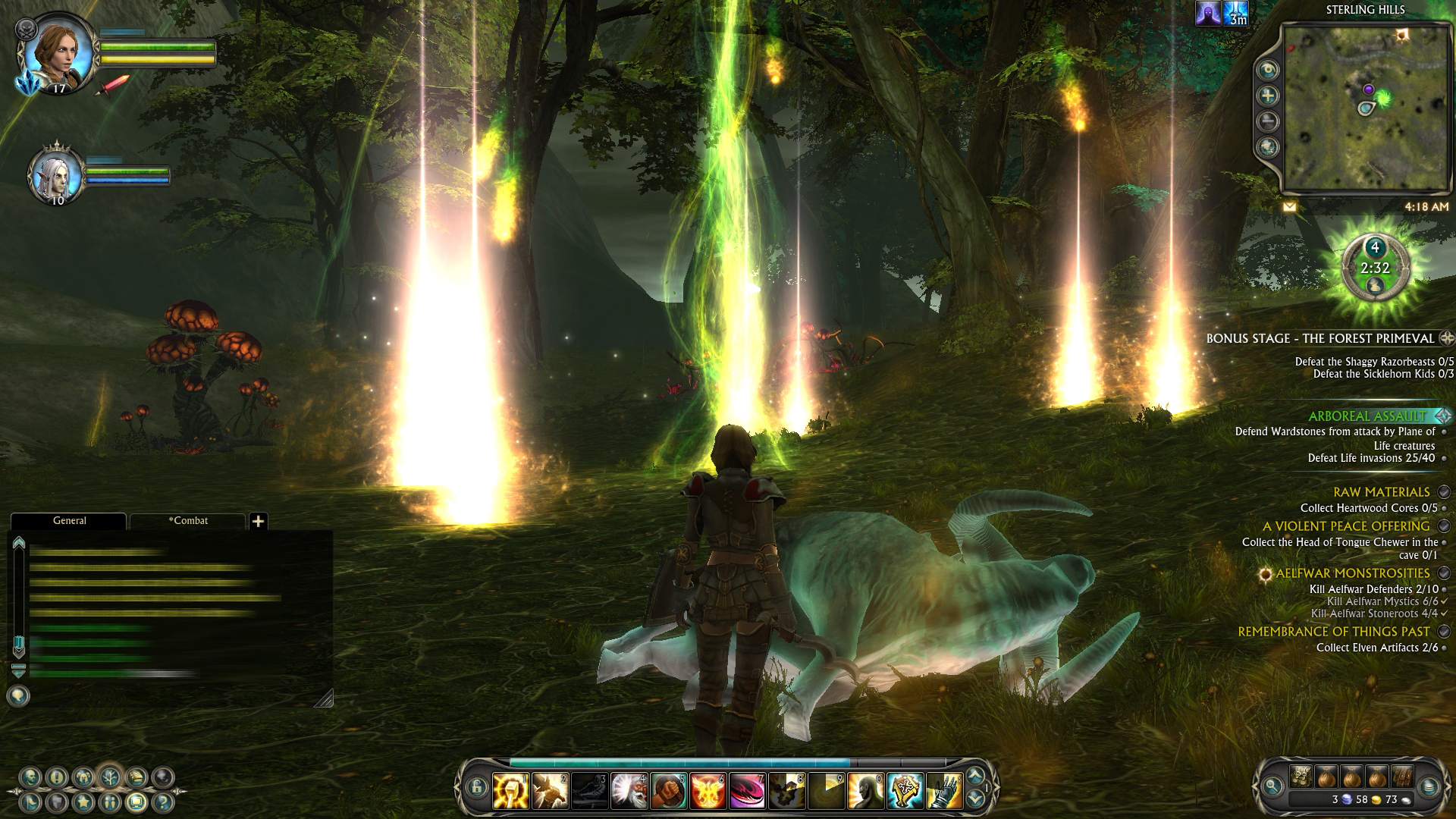The image size is (1456, 819).
Task: Use the bearded old man ability
Action: [629, 790]
